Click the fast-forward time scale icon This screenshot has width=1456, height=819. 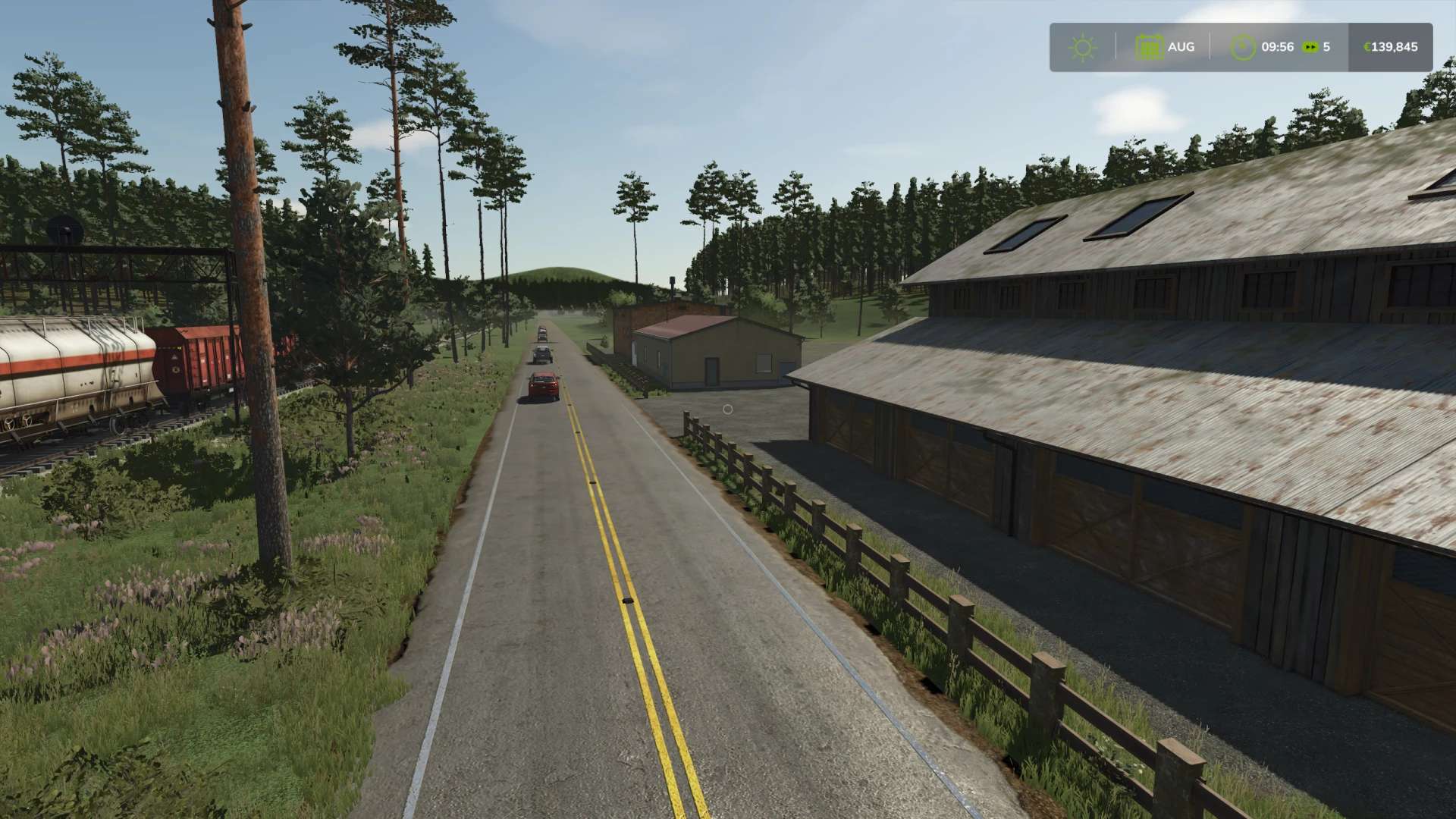(1310, 47)
